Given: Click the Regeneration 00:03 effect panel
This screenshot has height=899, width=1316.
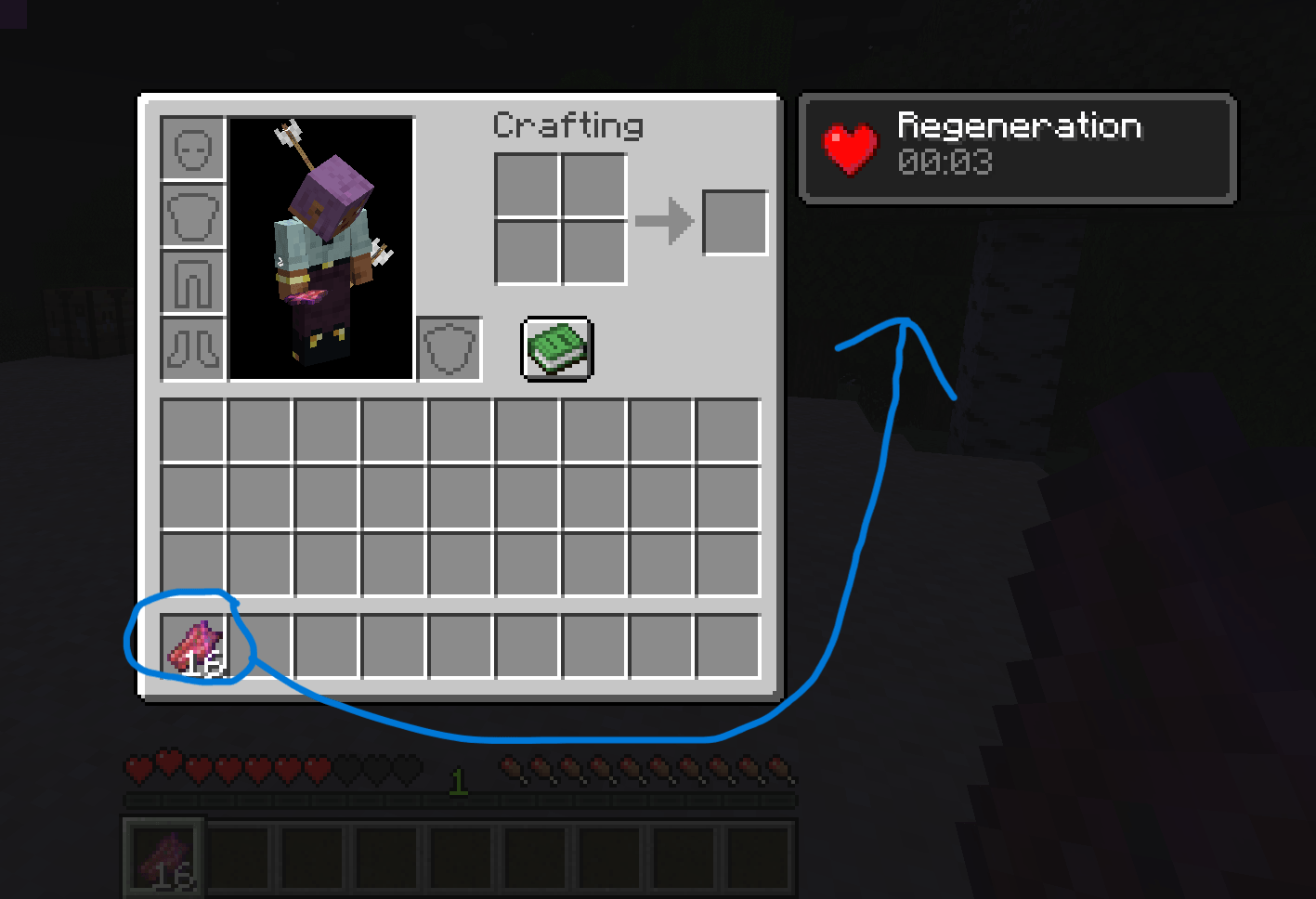Looking at the screenshot, I should (1017, 147).
